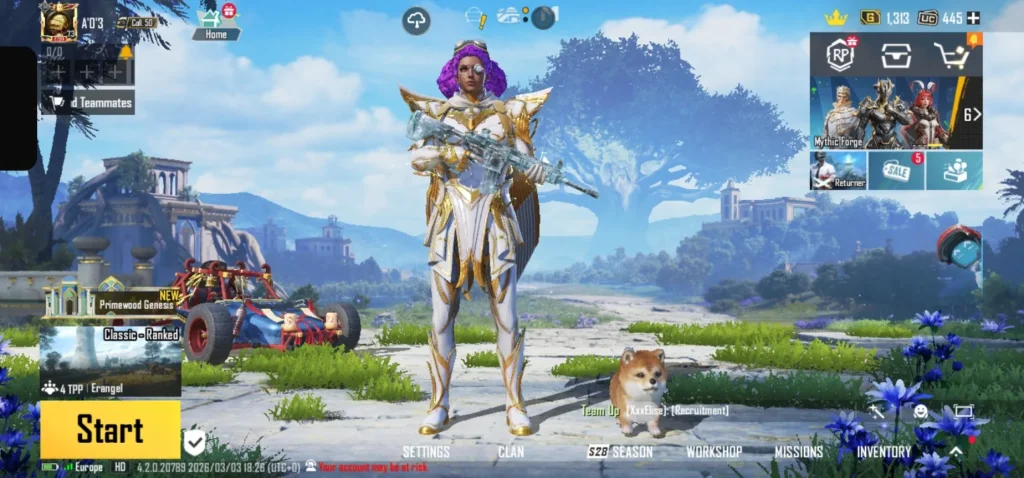
Task: Open the Home building icon
Action: [x=213, y=21]
